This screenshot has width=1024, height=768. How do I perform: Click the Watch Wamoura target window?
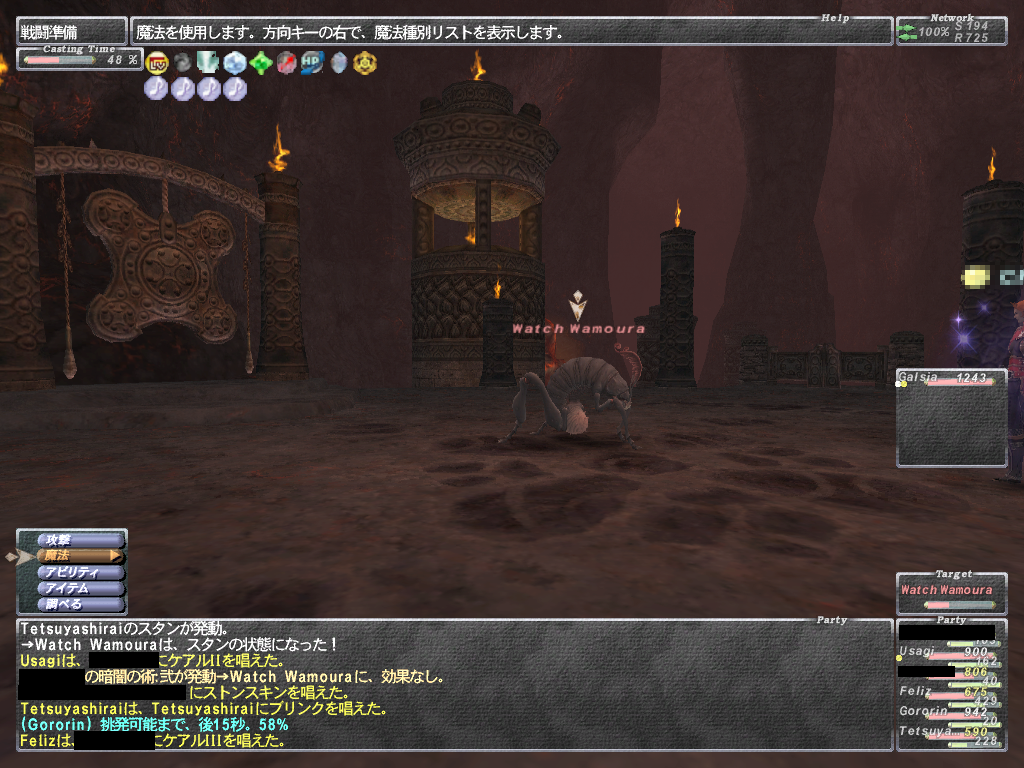click(950, 594)
